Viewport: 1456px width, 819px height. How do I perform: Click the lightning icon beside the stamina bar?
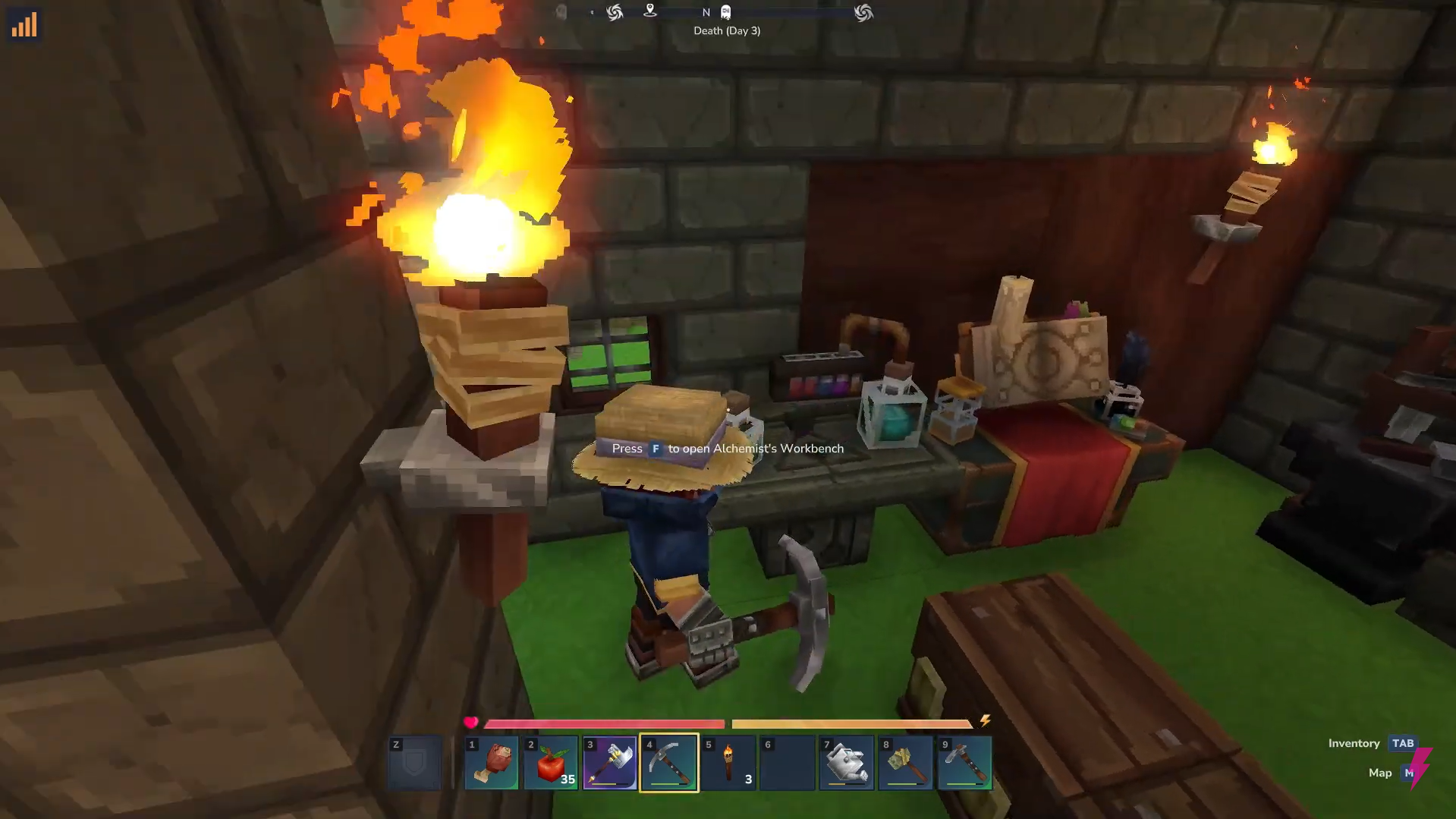(986, 722)
